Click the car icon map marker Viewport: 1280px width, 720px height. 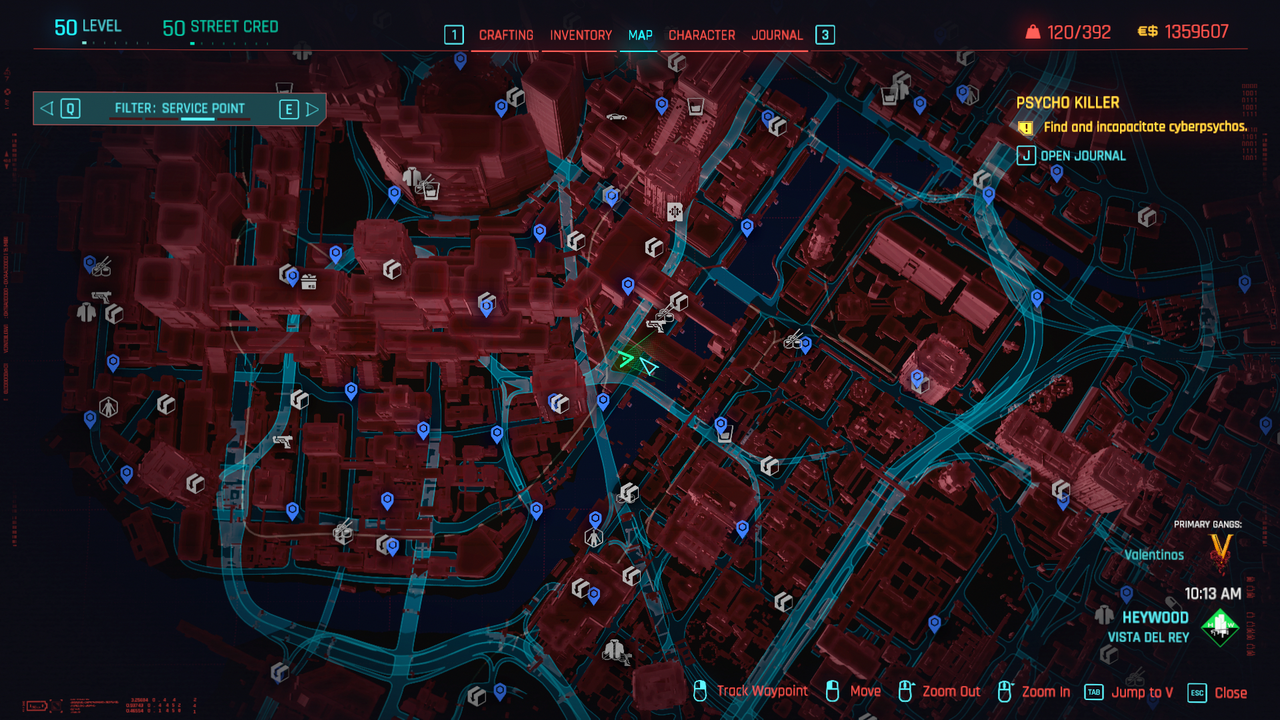(x=617, y=117)
